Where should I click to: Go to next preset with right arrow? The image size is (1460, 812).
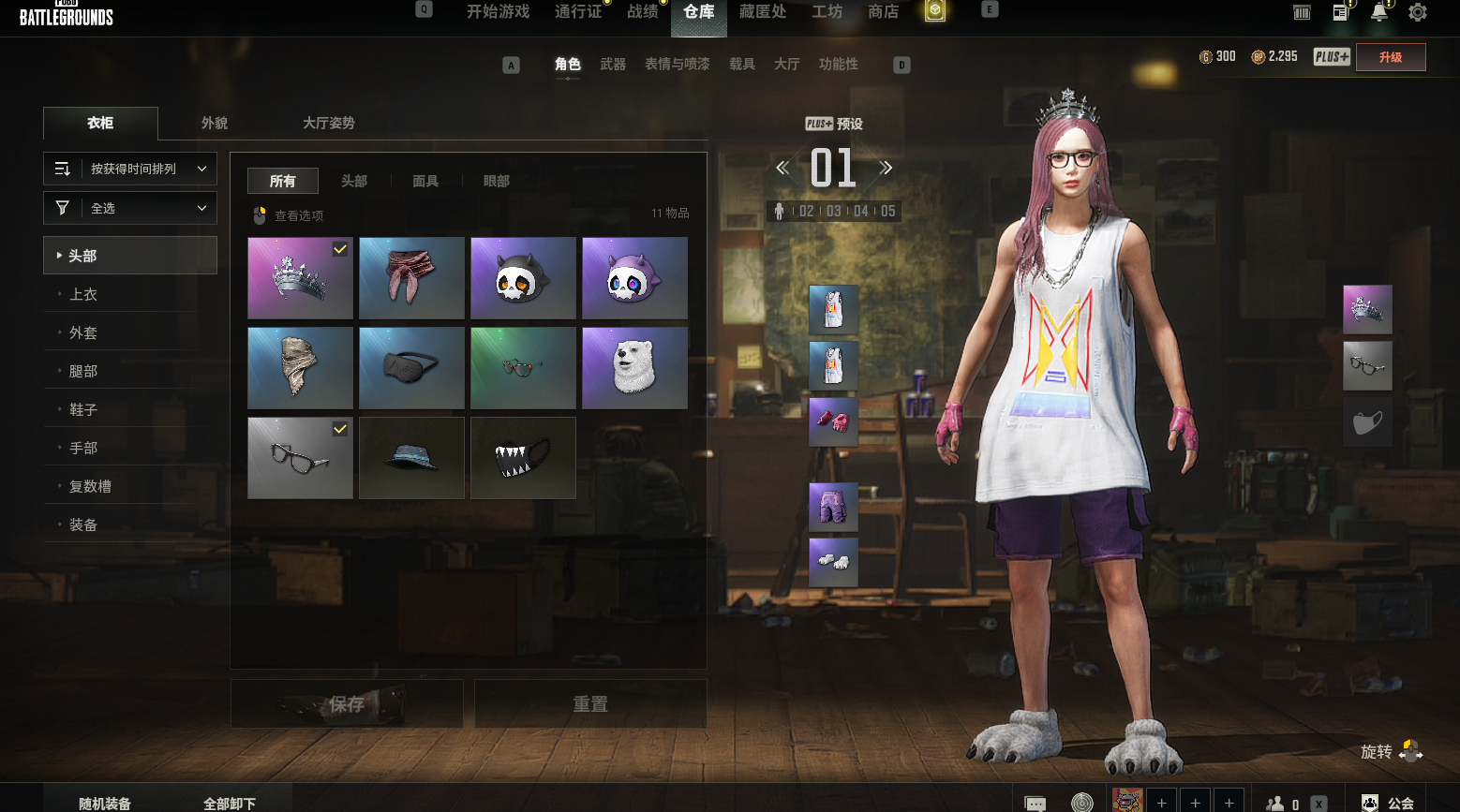pos(886,169)
